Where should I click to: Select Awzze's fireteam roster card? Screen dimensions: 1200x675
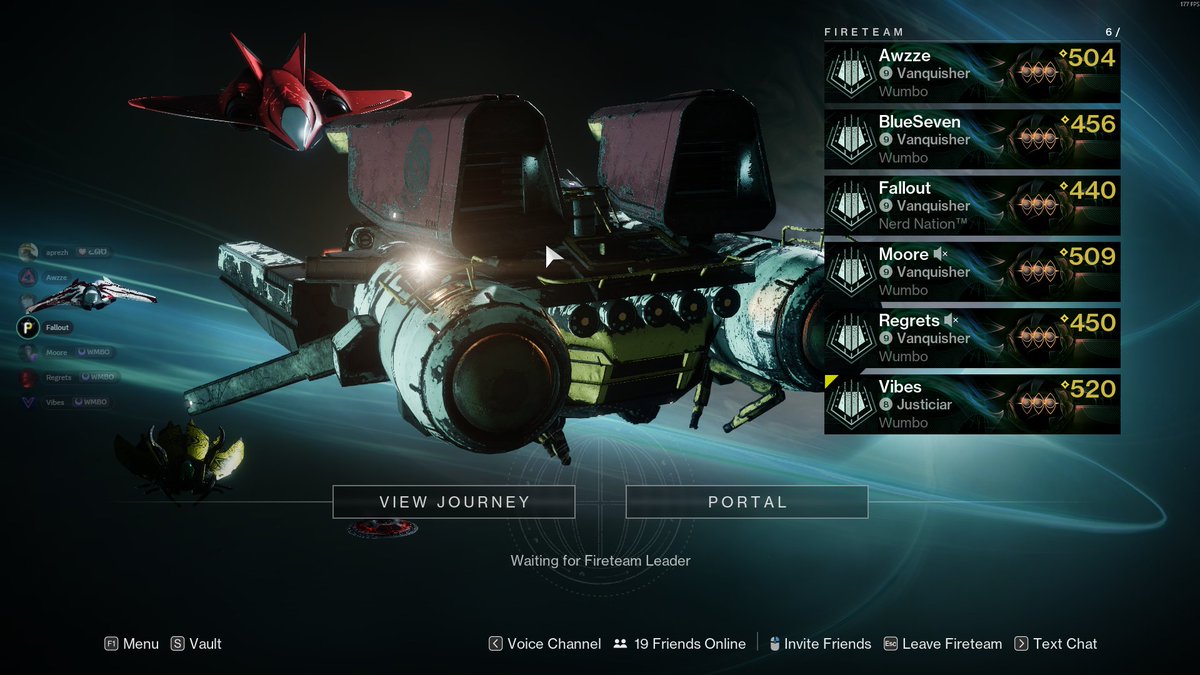pos(971,73)
